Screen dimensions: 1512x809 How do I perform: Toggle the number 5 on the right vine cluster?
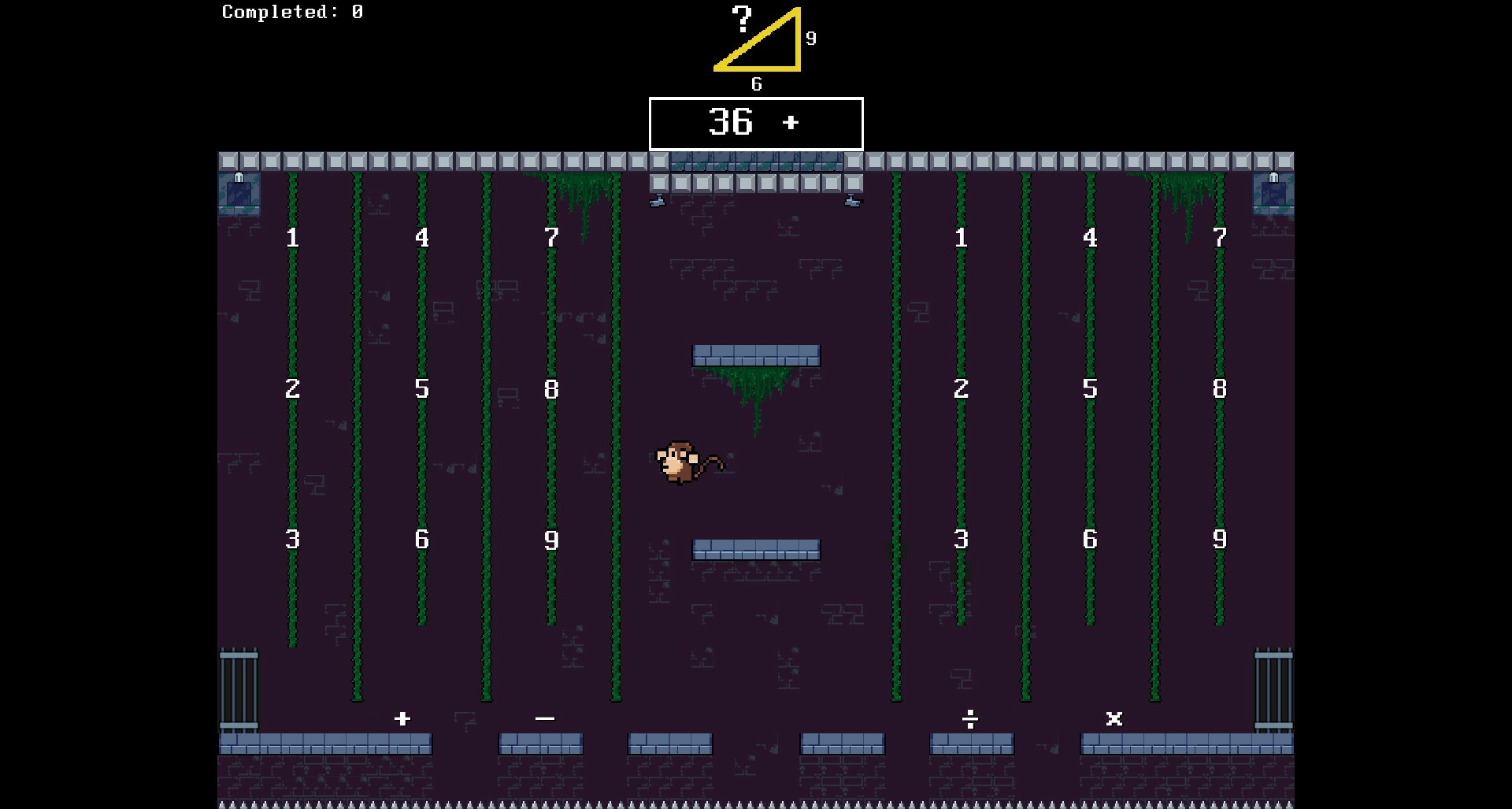click(1090, 388)
